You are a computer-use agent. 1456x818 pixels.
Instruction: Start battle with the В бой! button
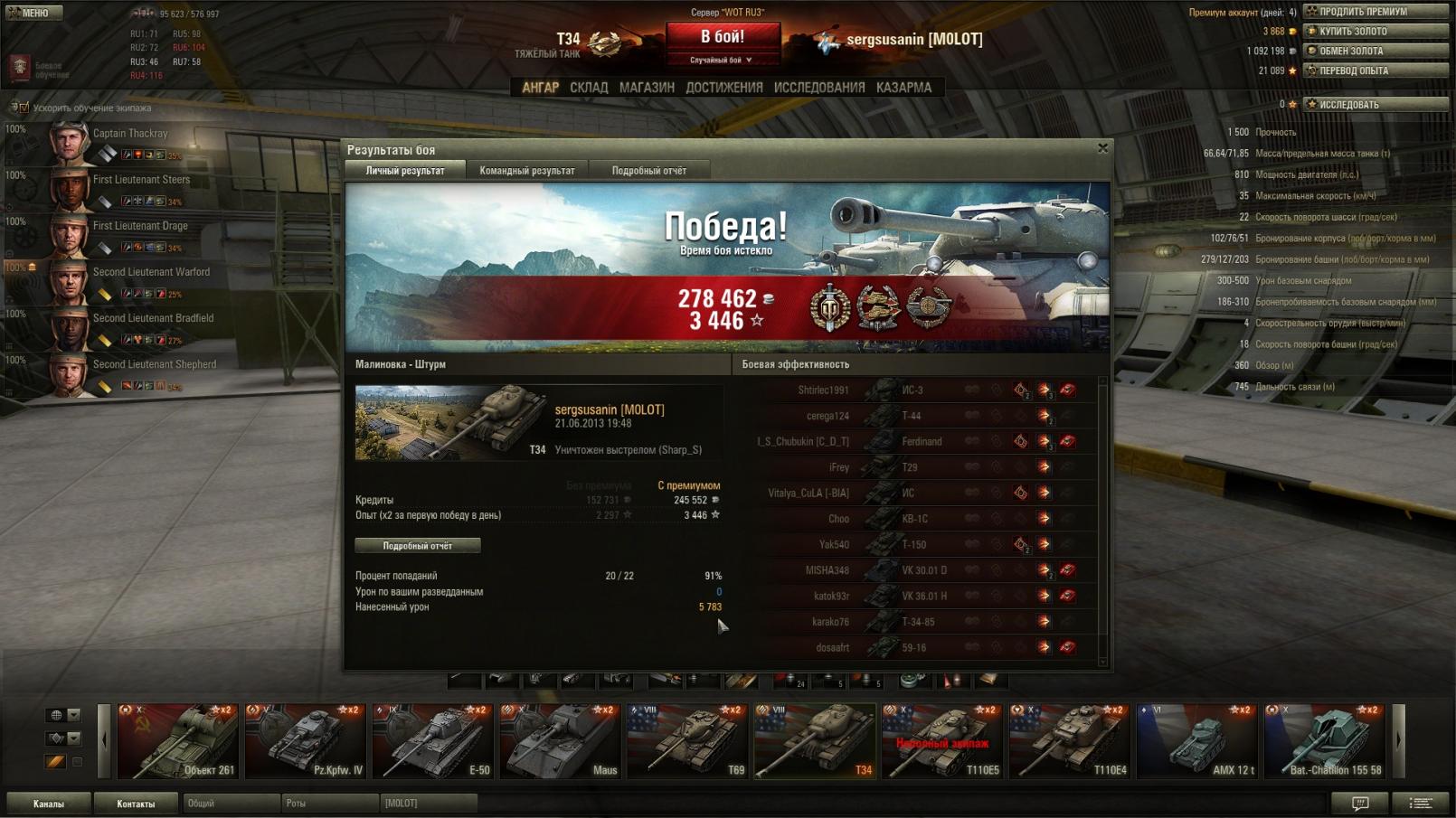click(723, 38)
